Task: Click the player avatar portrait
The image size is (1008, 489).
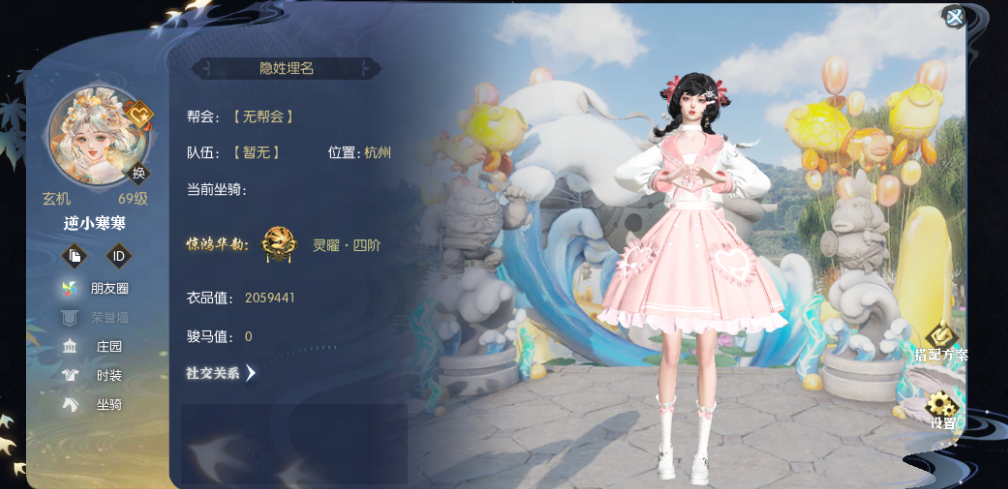Action: coord(96,137)
